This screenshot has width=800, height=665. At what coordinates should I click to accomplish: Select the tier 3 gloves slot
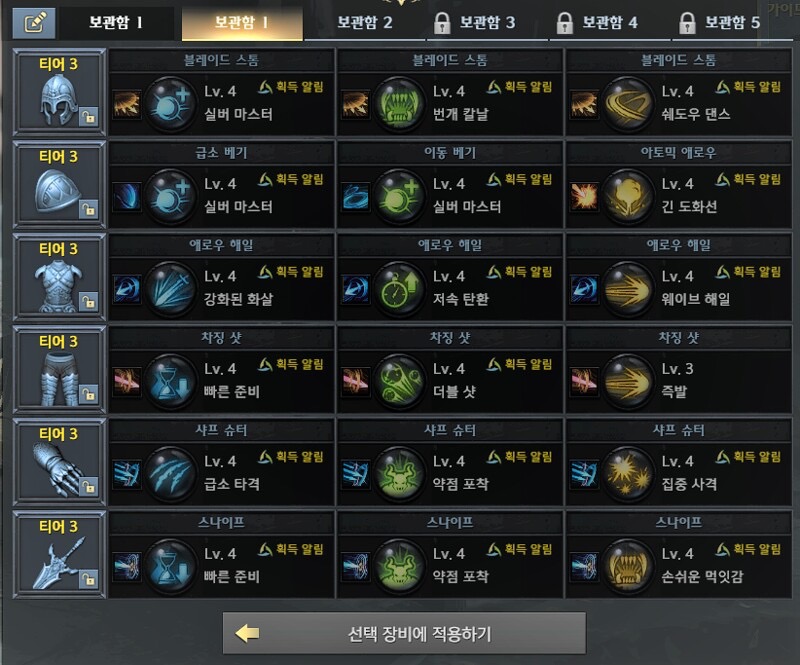59,462
